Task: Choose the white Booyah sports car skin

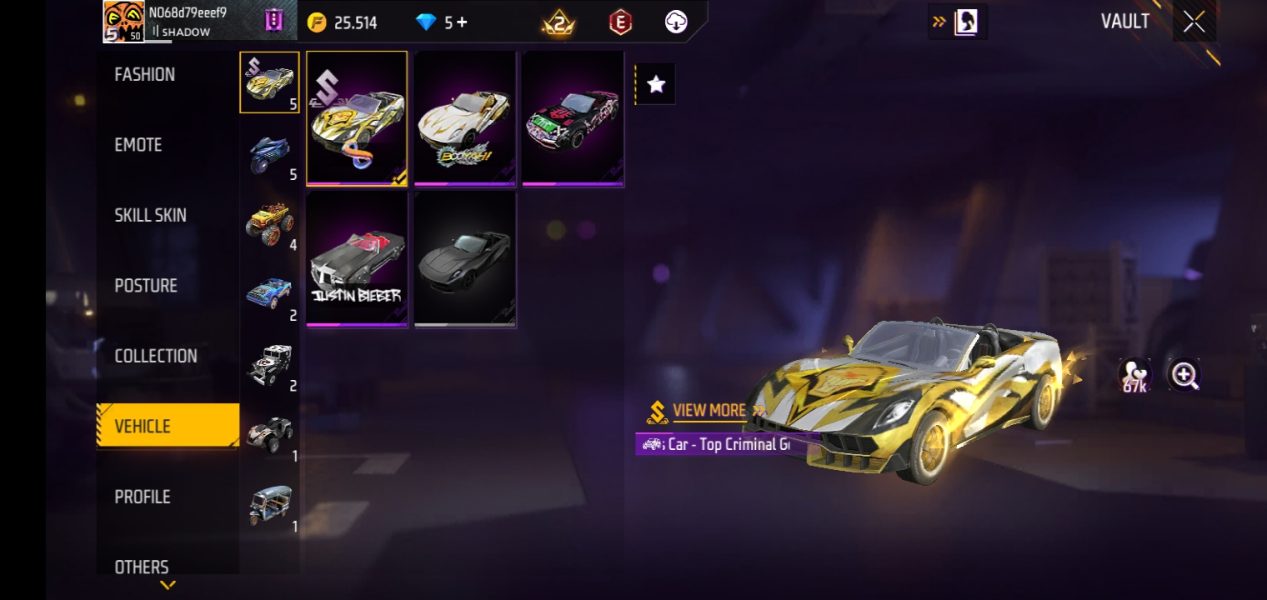Action: [465, 118]
